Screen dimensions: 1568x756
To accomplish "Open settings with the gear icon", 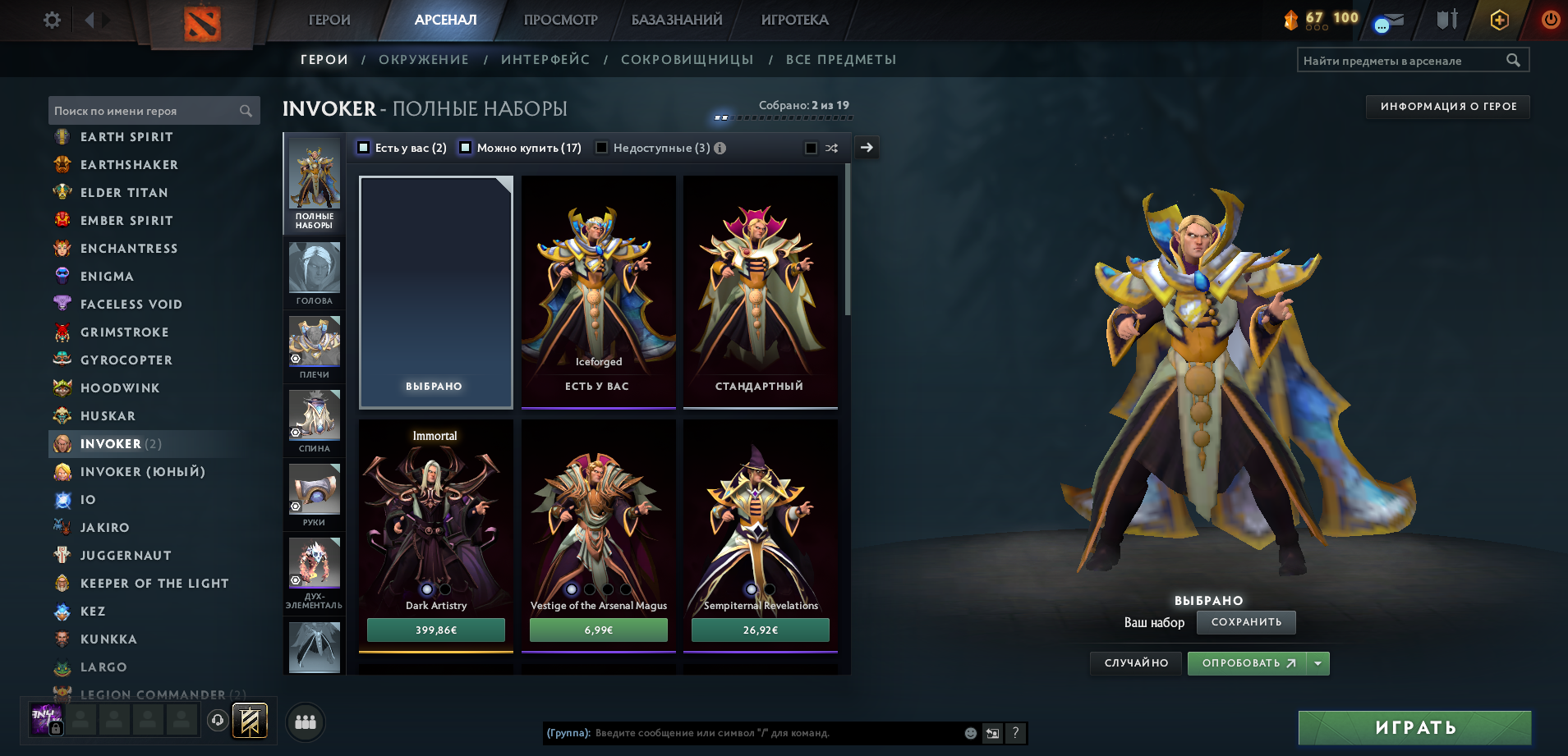I will (x=51, y=19).
